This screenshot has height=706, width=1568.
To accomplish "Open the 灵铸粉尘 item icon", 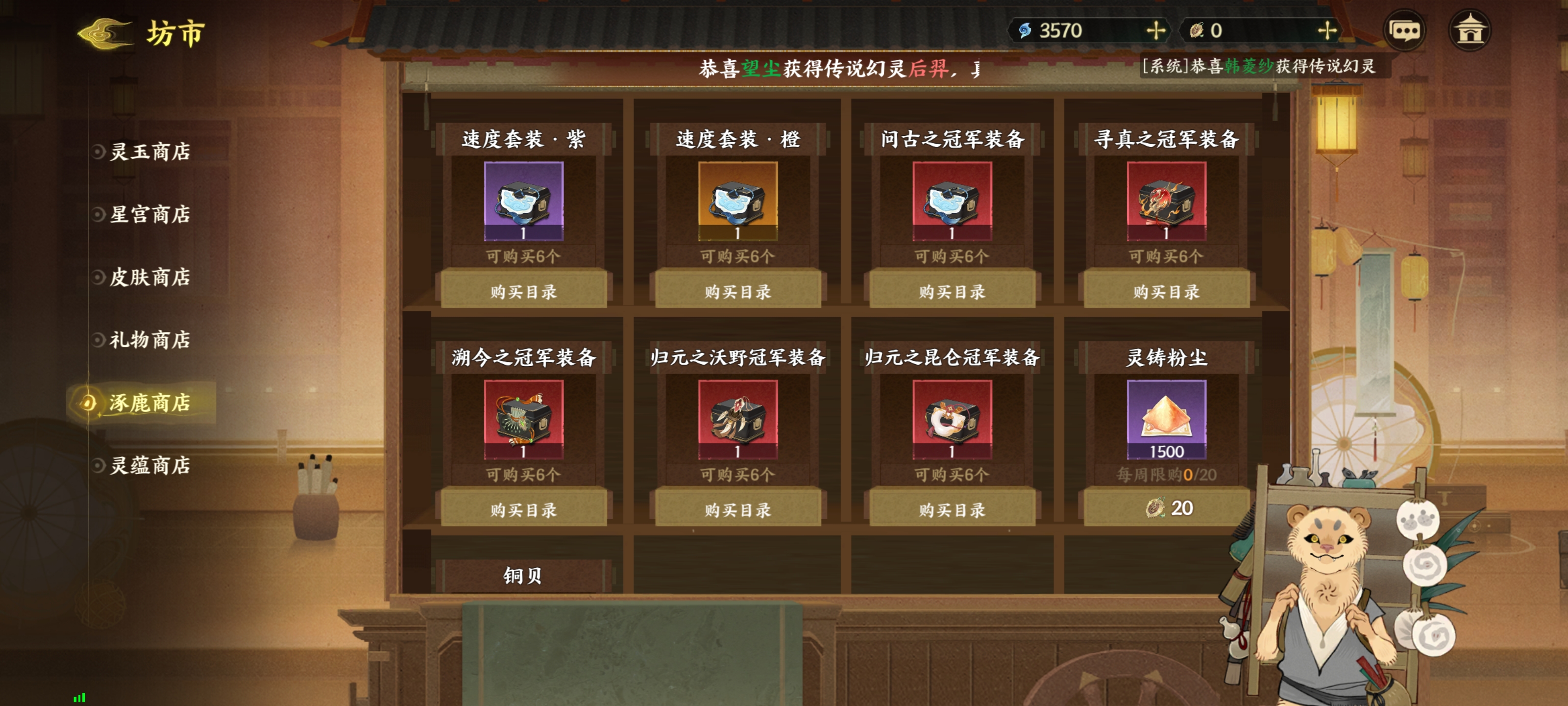I will [x=1166, y=420].
